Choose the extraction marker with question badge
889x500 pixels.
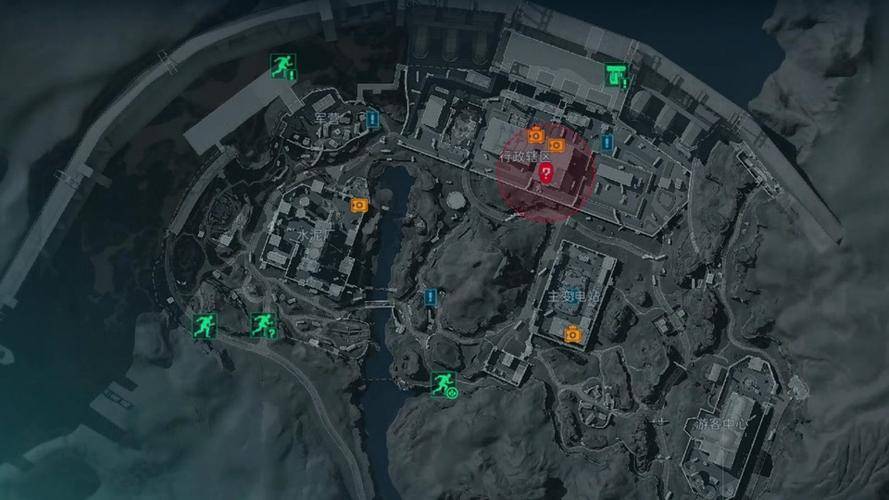263,324
